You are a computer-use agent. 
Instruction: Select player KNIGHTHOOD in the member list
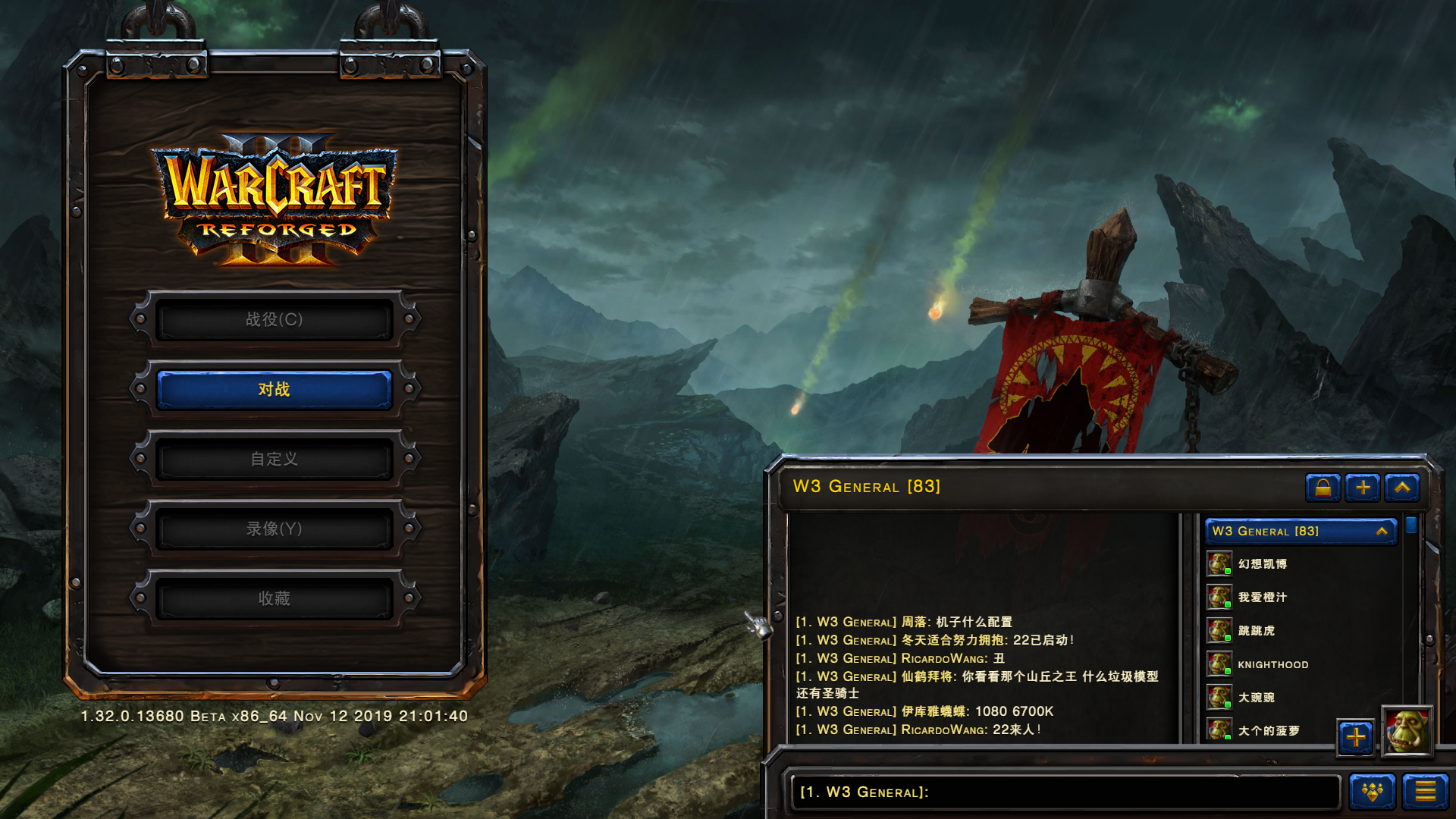coord(1272,664)
